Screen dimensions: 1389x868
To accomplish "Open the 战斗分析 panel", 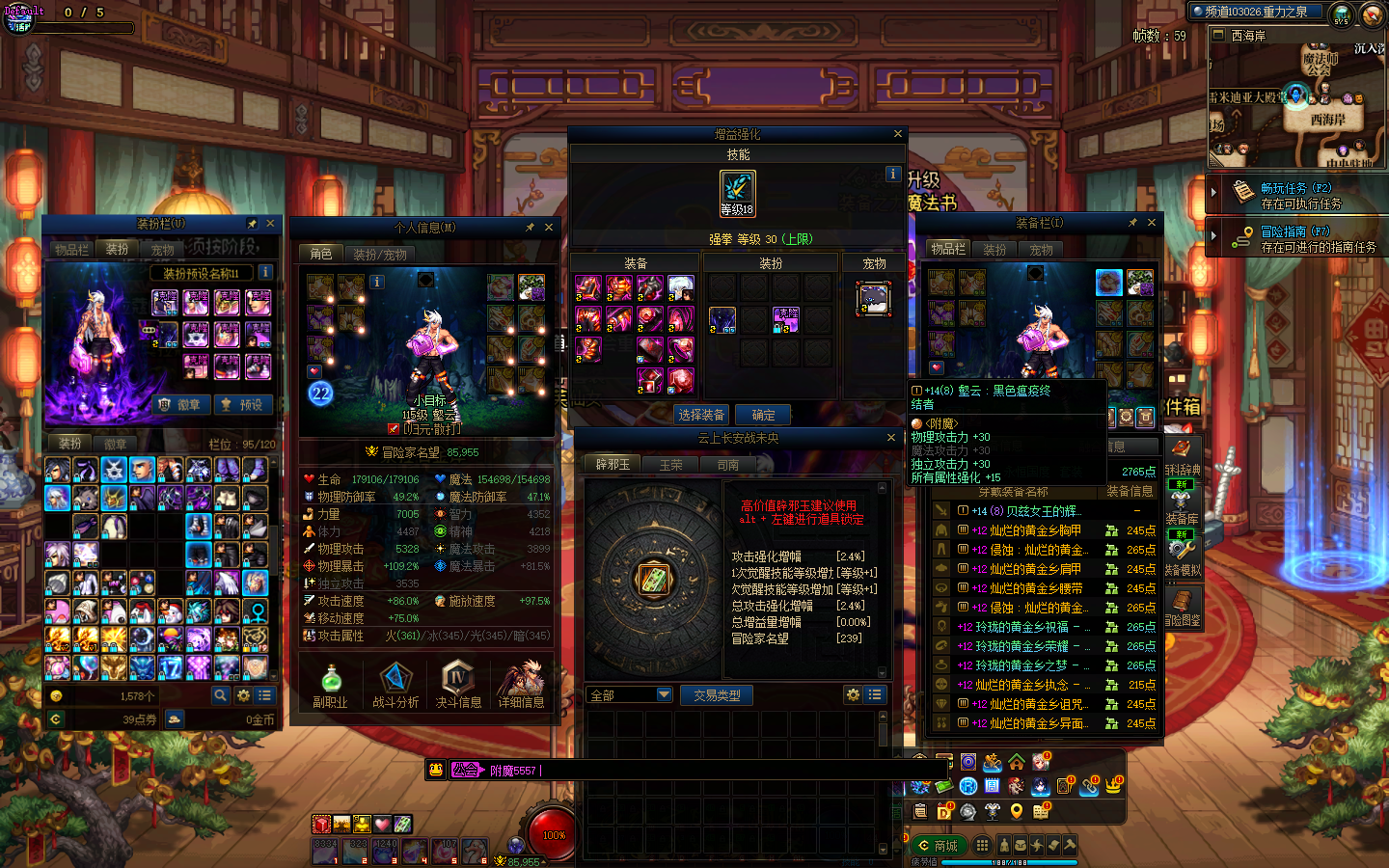I will pyautogui.click(x=395, y=685).
